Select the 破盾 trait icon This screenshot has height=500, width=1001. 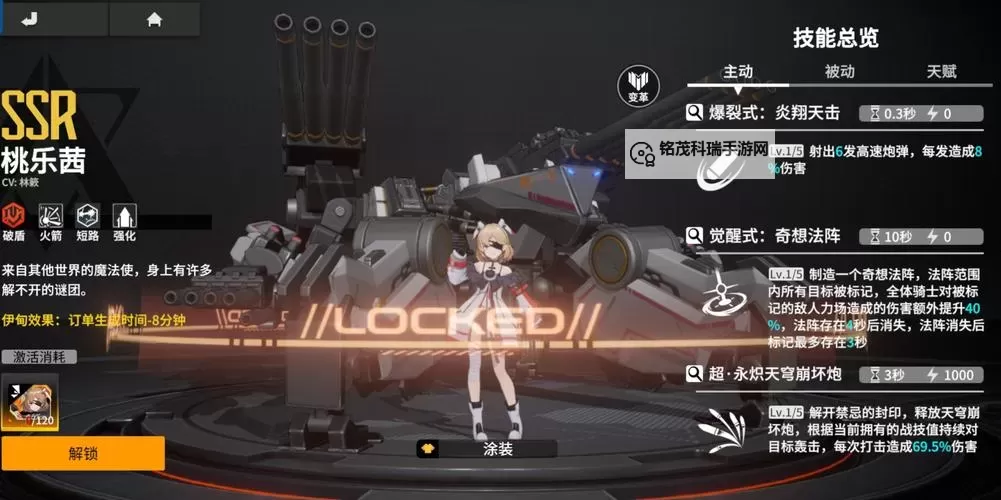point(14,219)
